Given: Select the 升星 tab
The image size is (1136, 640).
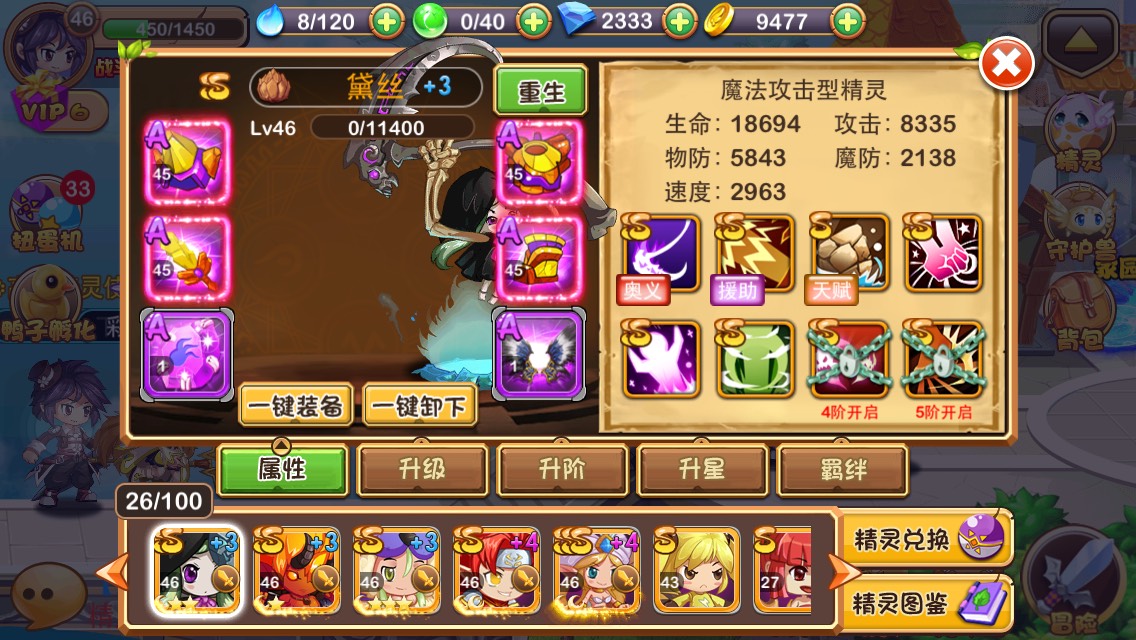Looking at the screenshot, I should coord(702,469).
